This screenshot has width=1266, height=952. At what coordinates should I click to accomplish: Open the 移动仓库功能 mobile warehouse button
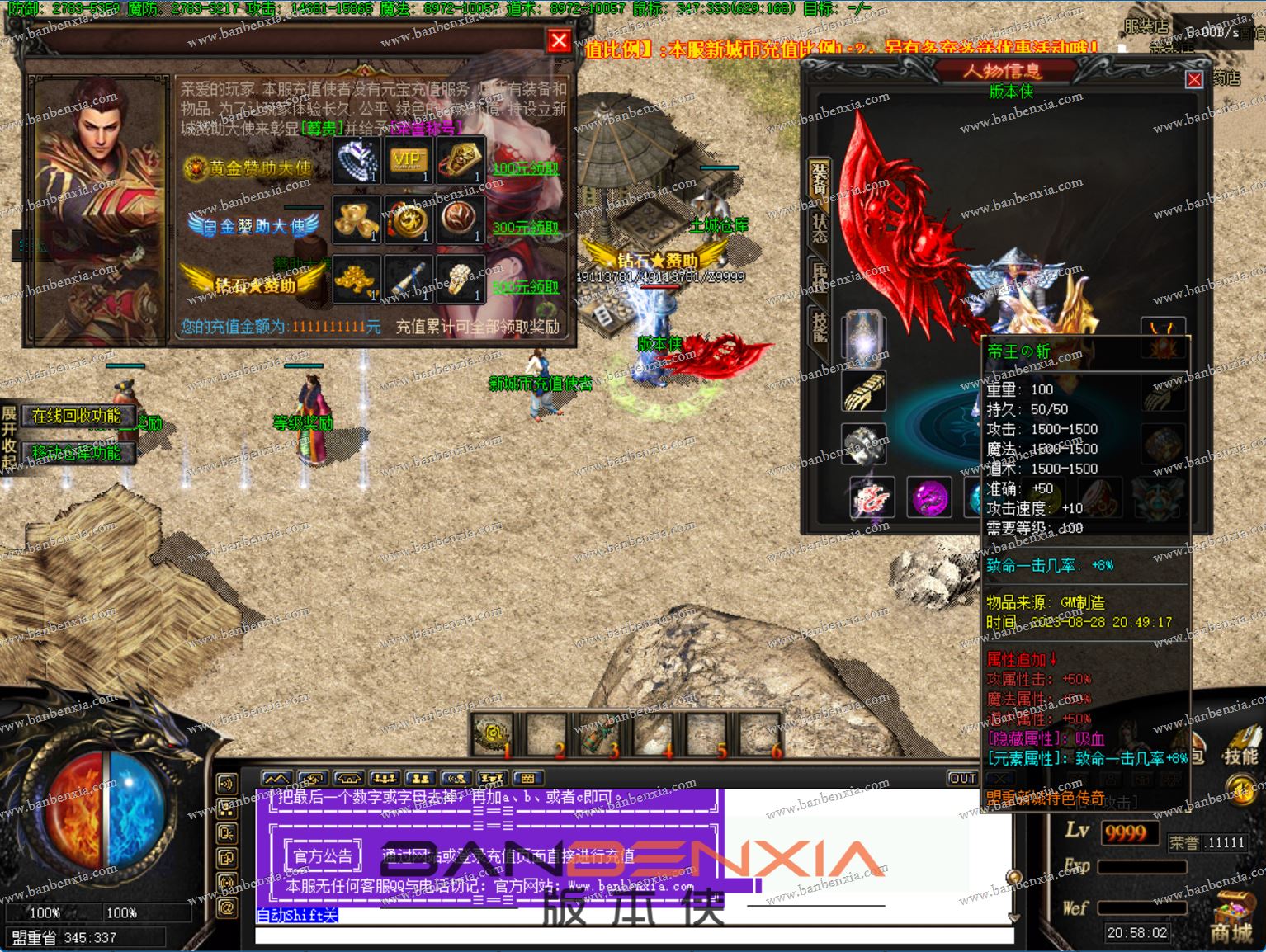coord(77,452)
